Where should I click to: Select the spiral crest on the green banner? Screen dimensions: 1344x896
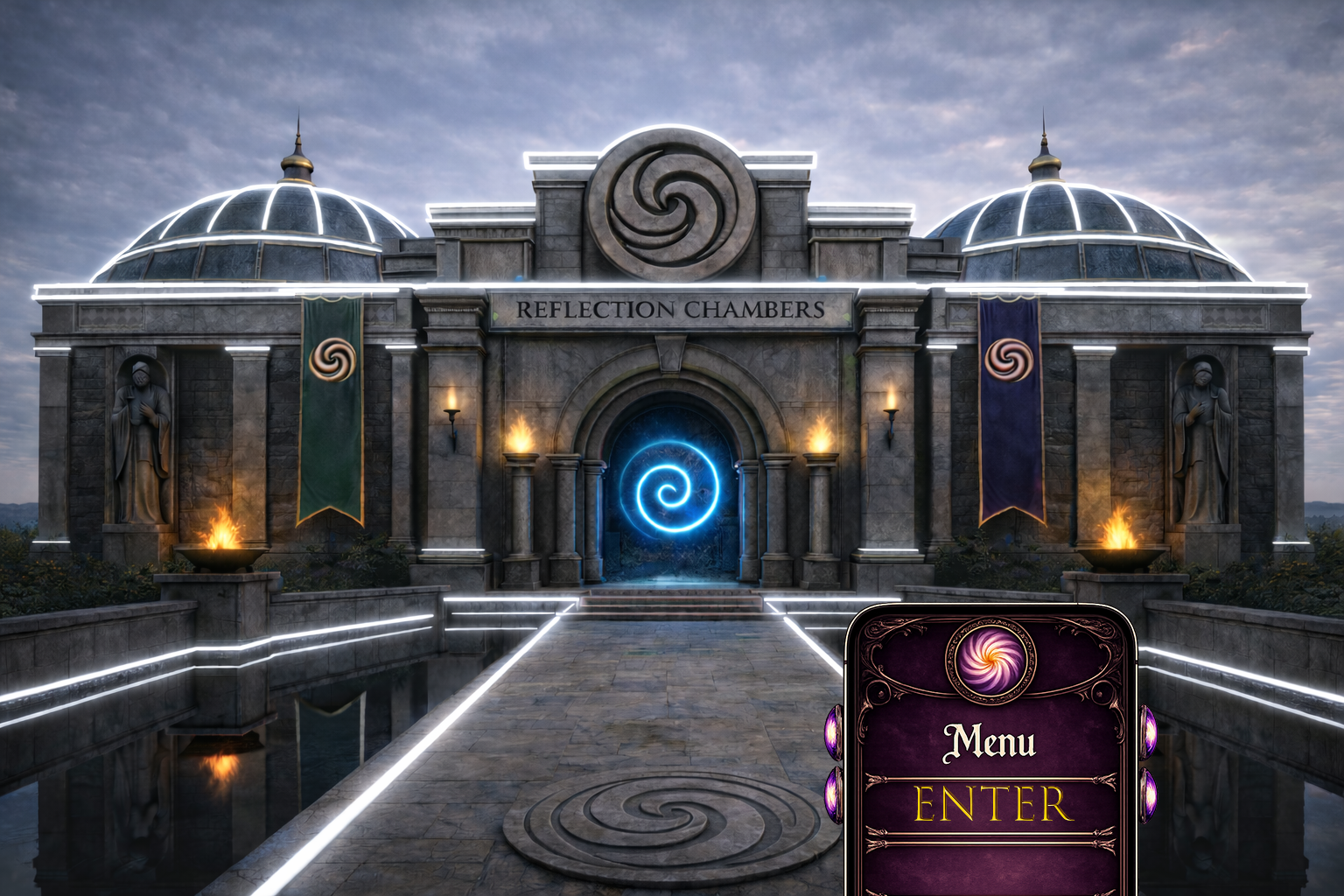coord(331,361)
